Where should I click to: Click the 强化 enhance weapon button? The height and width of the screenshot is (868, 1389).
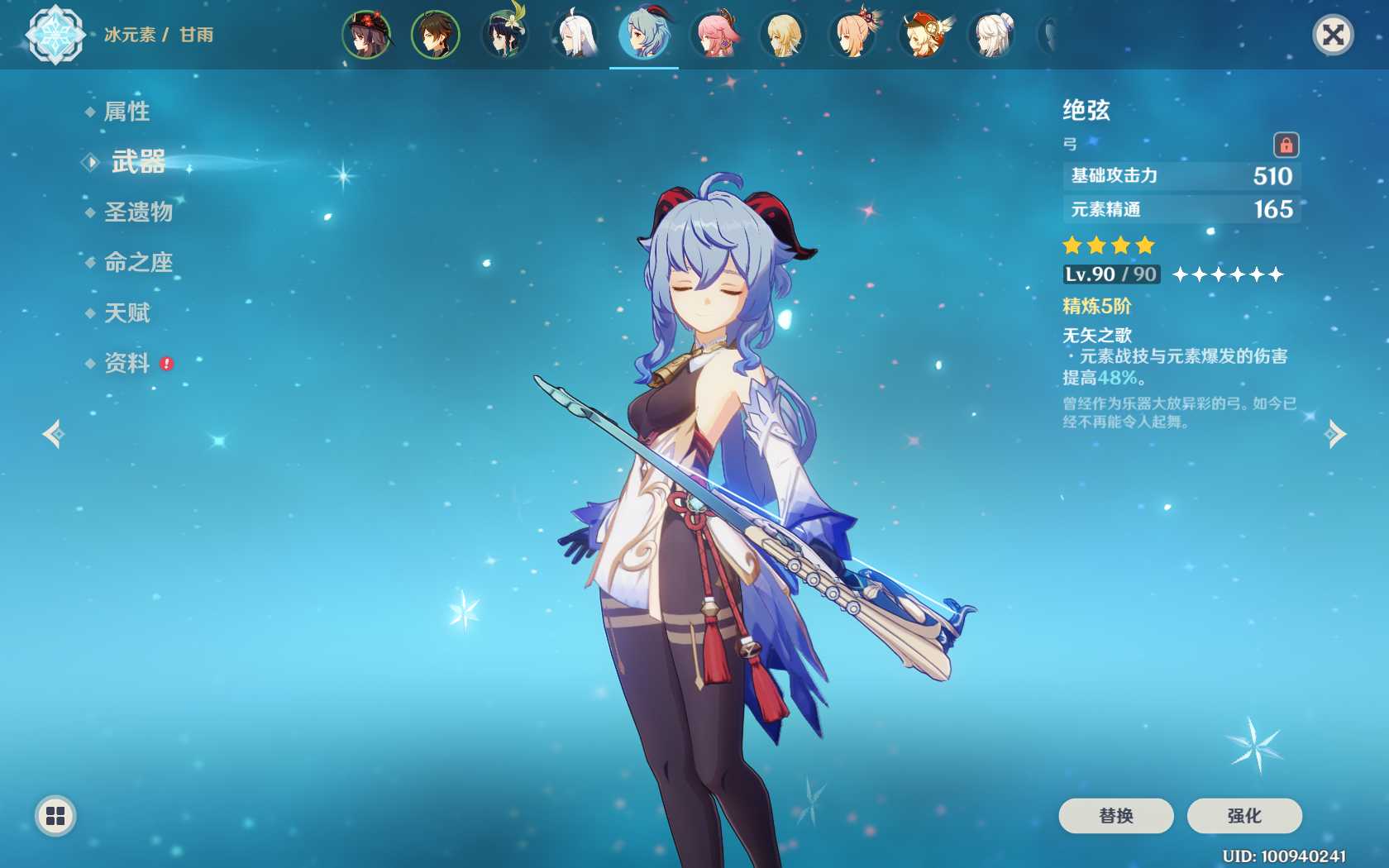[1243, 816]
